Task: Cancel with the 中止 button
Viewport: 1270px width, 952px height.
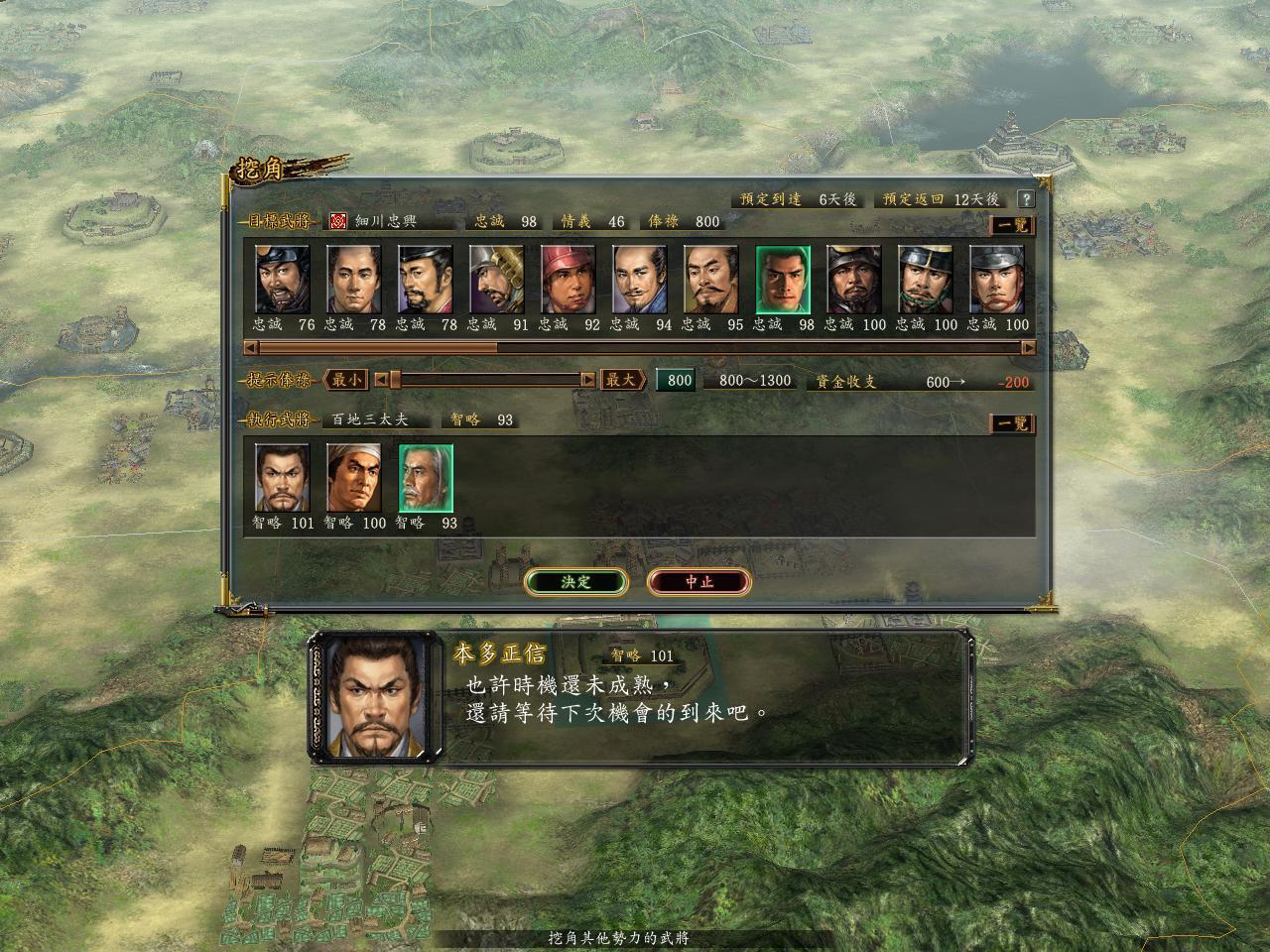Action: point(698,582)
